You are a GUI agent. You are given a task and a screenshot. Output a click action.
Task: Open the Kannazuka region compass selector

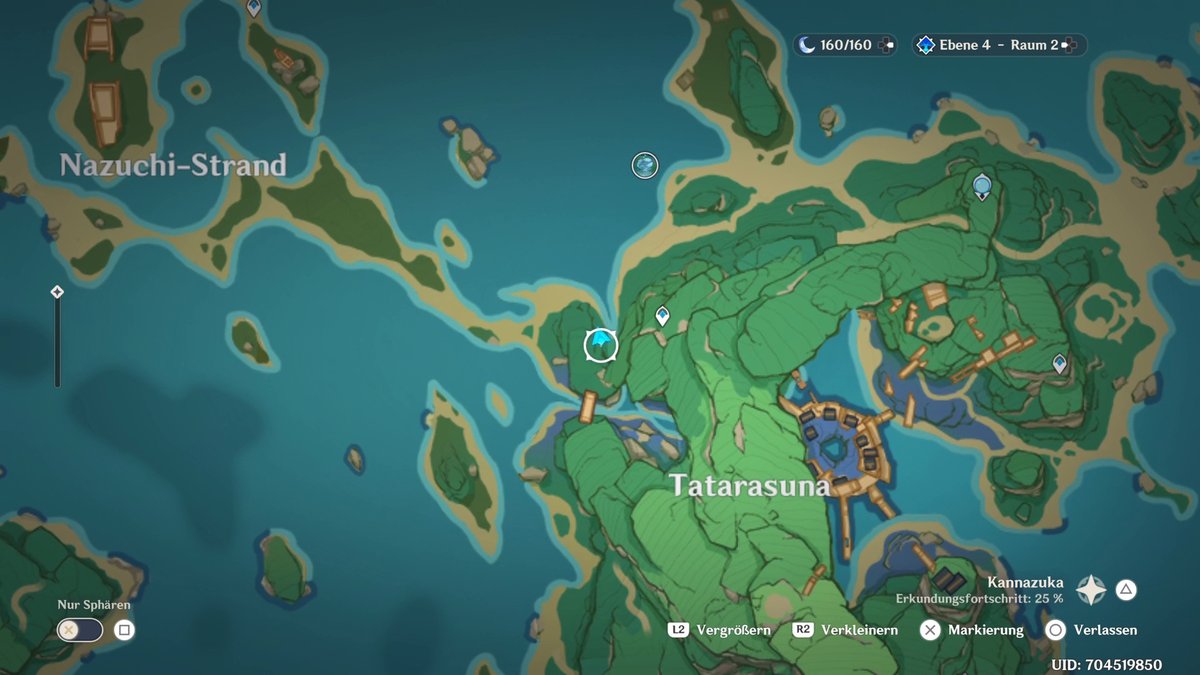coord(1090,590)
